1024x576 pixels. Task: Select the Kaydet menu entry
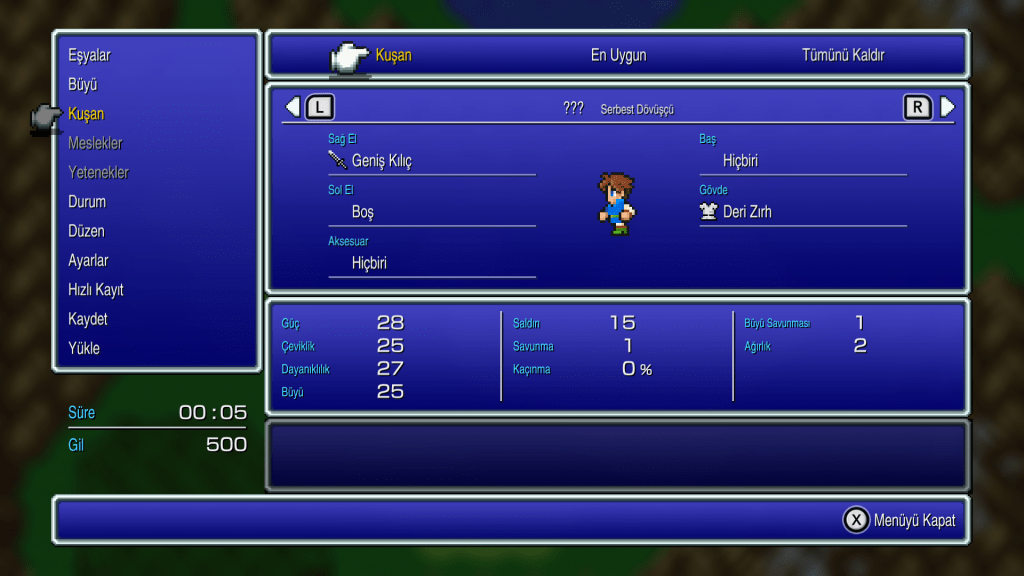click(x=88, y=319)
